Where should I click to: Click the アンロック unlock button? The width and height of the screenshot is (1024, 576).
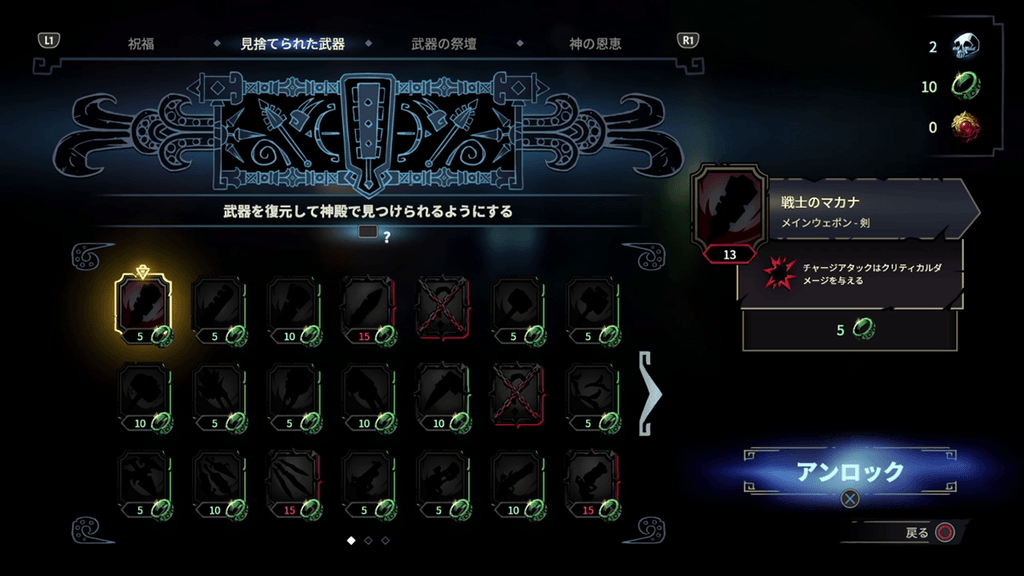(849, 472)
